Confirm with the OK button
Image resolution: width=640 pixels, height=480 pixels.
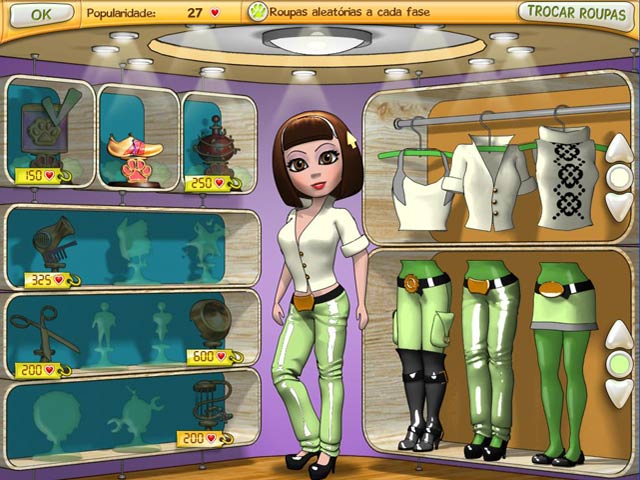coord(41,14)
